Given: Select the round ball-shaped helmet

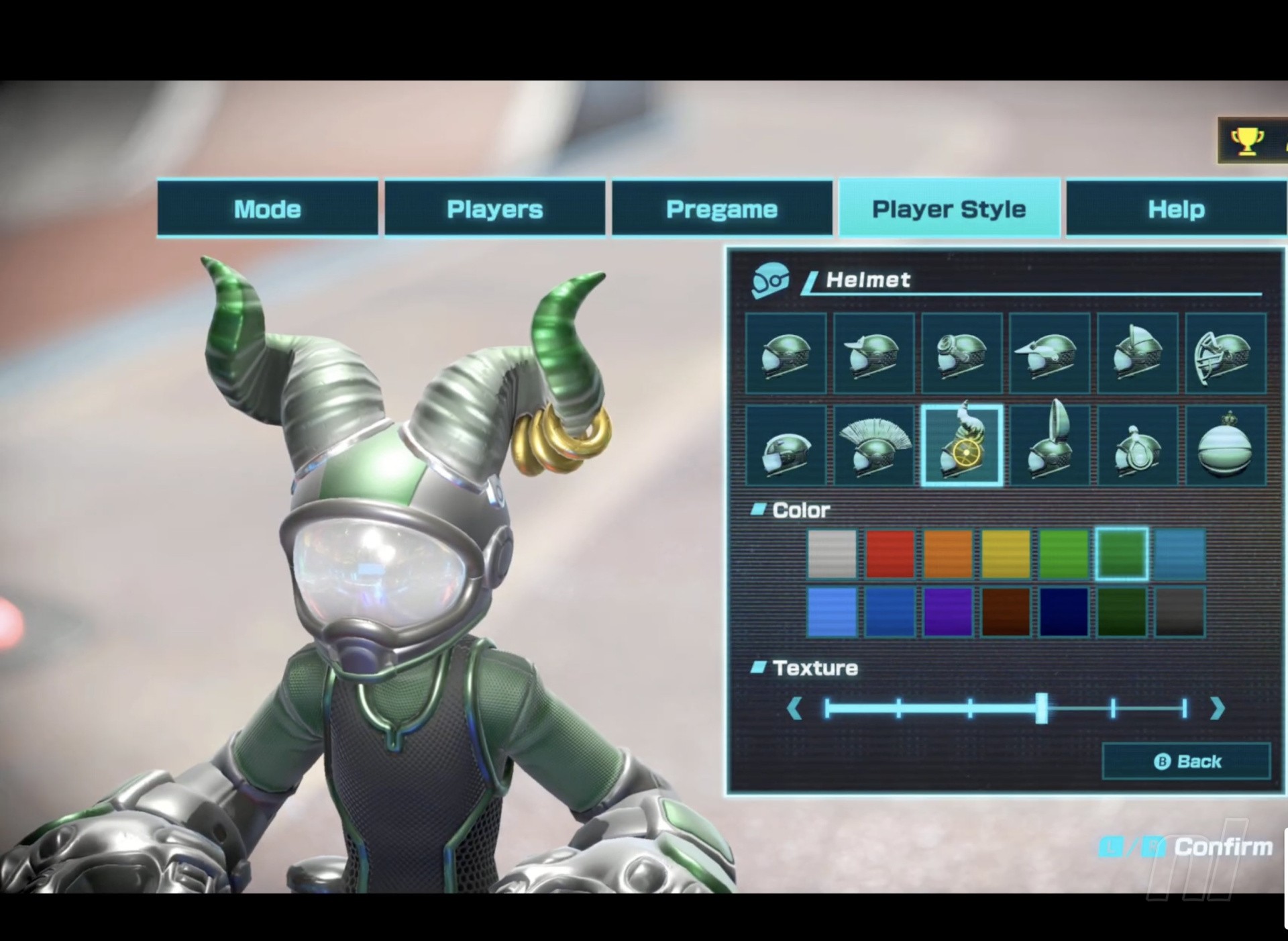Looking at the screenshot, I should [1225, 445].
